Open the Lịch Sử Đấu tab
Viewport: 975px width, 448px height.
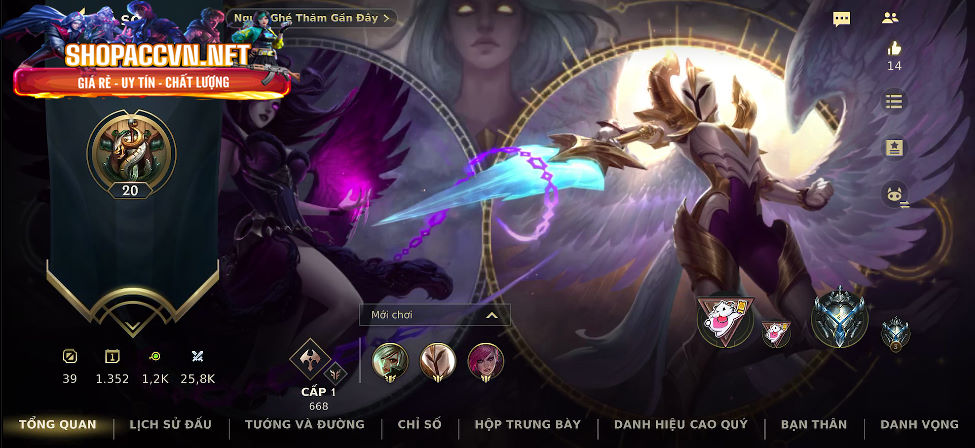point(171,425)
